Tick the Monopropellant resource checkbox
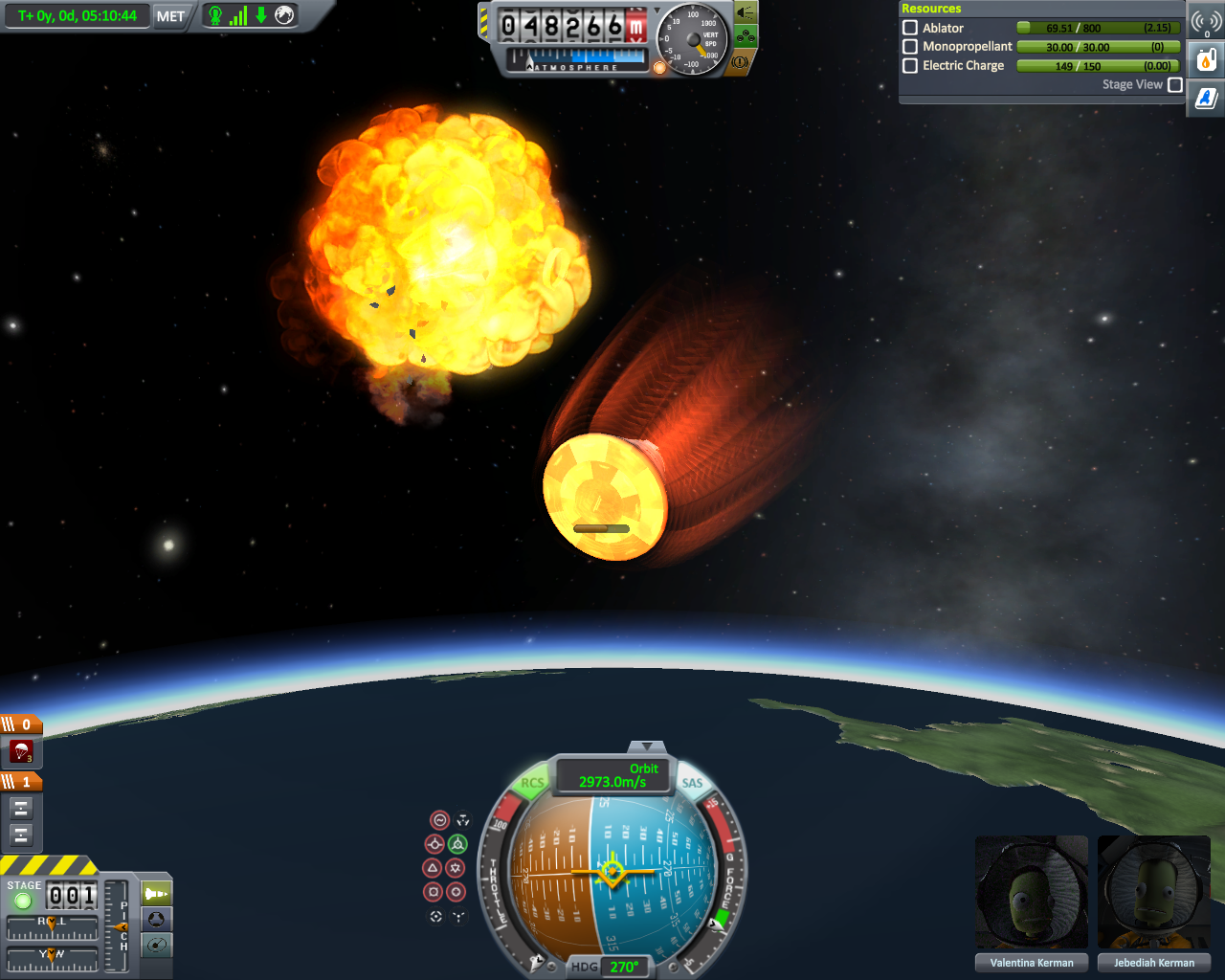Viewport: 1225px width, 980px height. pos(910,46)
